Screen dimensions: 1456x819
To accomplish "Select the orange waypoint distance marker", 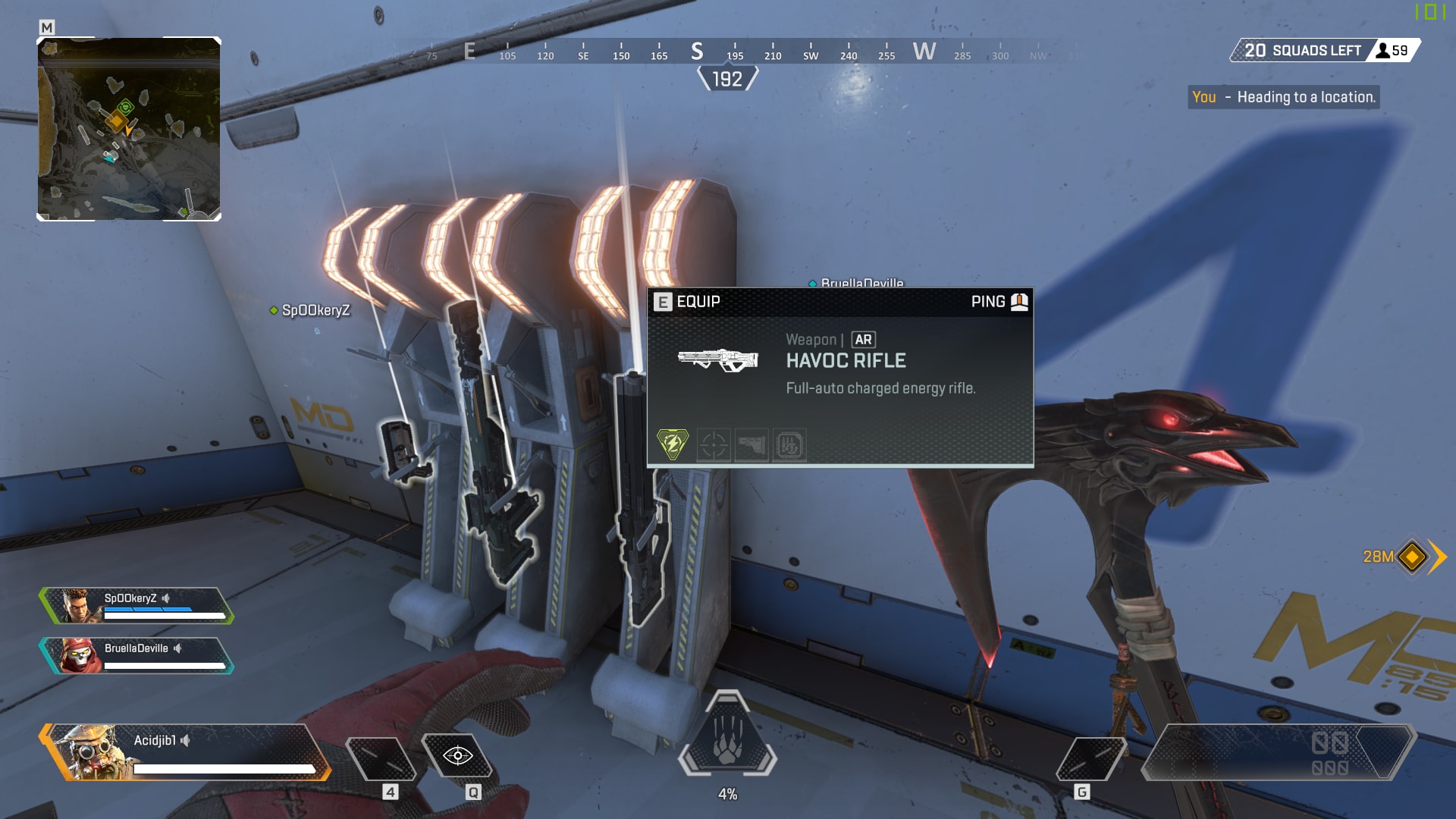I will (1411, 557).
